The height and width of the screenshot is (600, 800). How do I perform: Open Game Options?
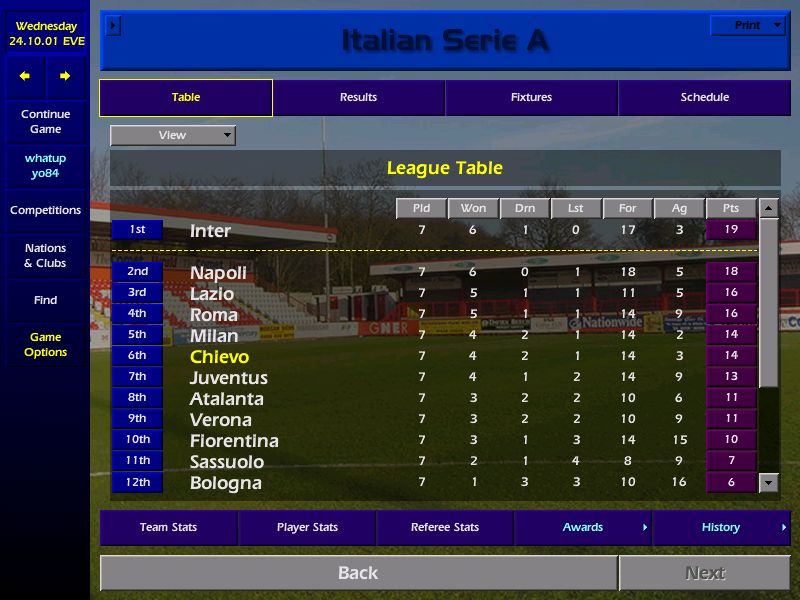tap(45, 345)
